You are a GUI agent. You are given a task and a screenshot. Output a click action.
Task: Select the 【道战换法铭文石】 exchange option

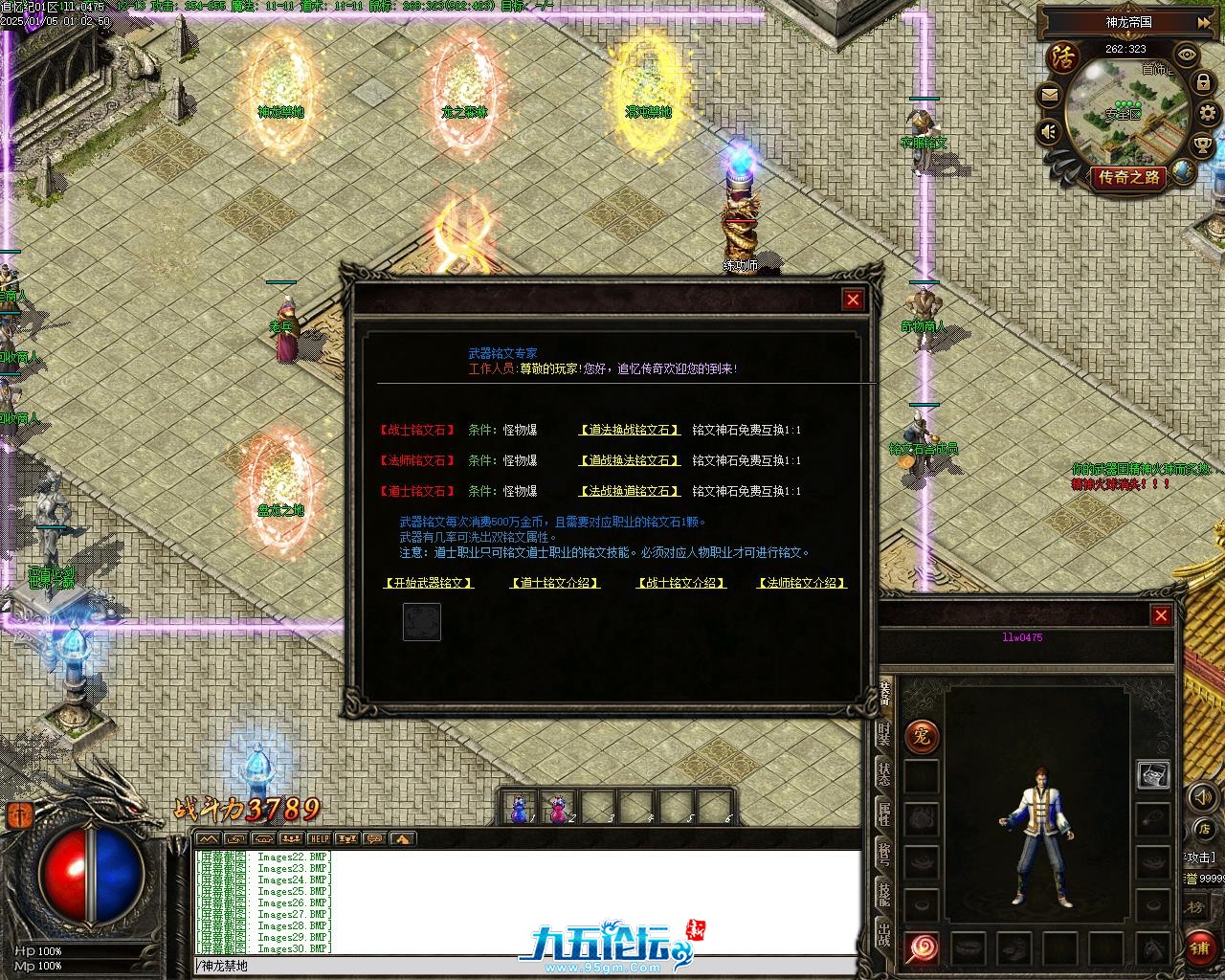(630, 460)
